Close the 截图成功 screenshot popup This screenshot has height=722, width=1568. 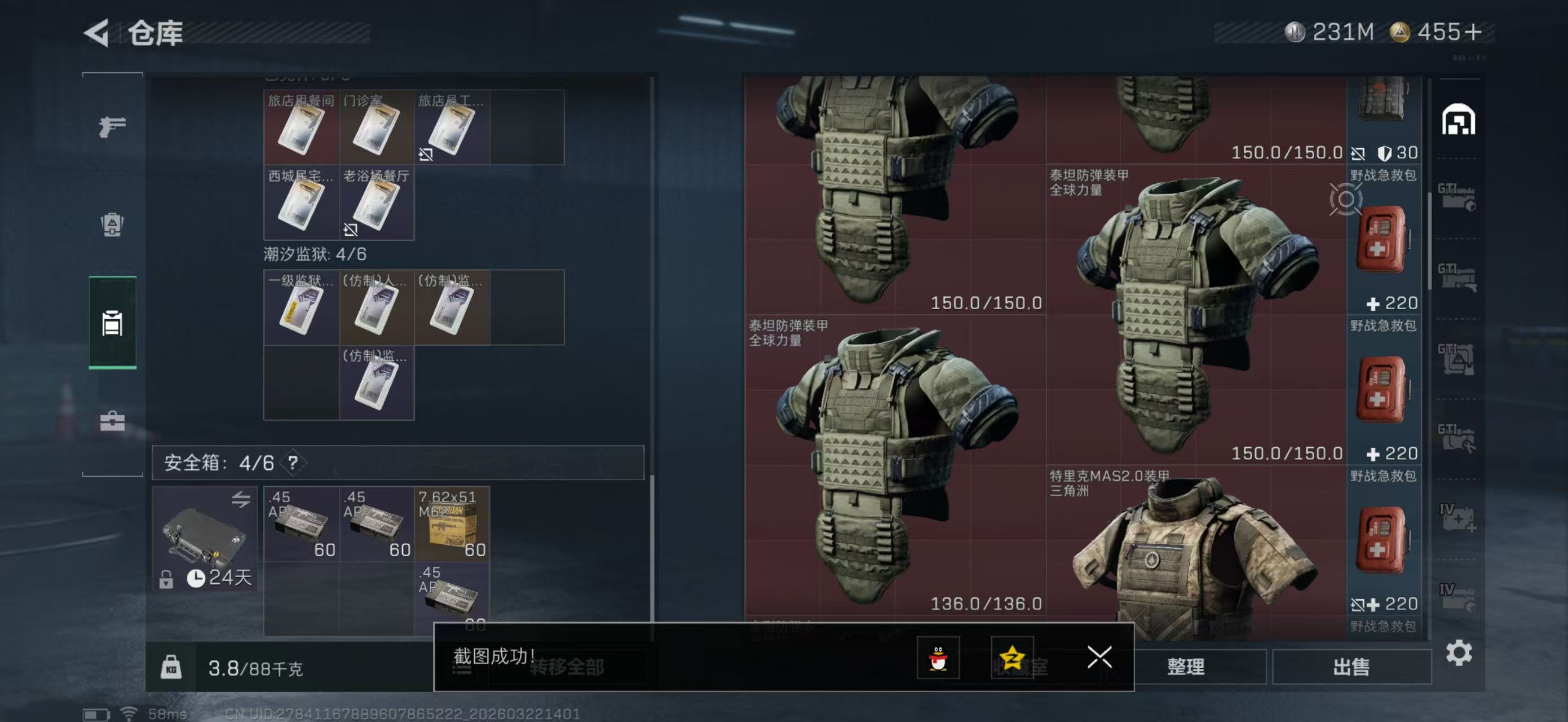click(1099, 657)
